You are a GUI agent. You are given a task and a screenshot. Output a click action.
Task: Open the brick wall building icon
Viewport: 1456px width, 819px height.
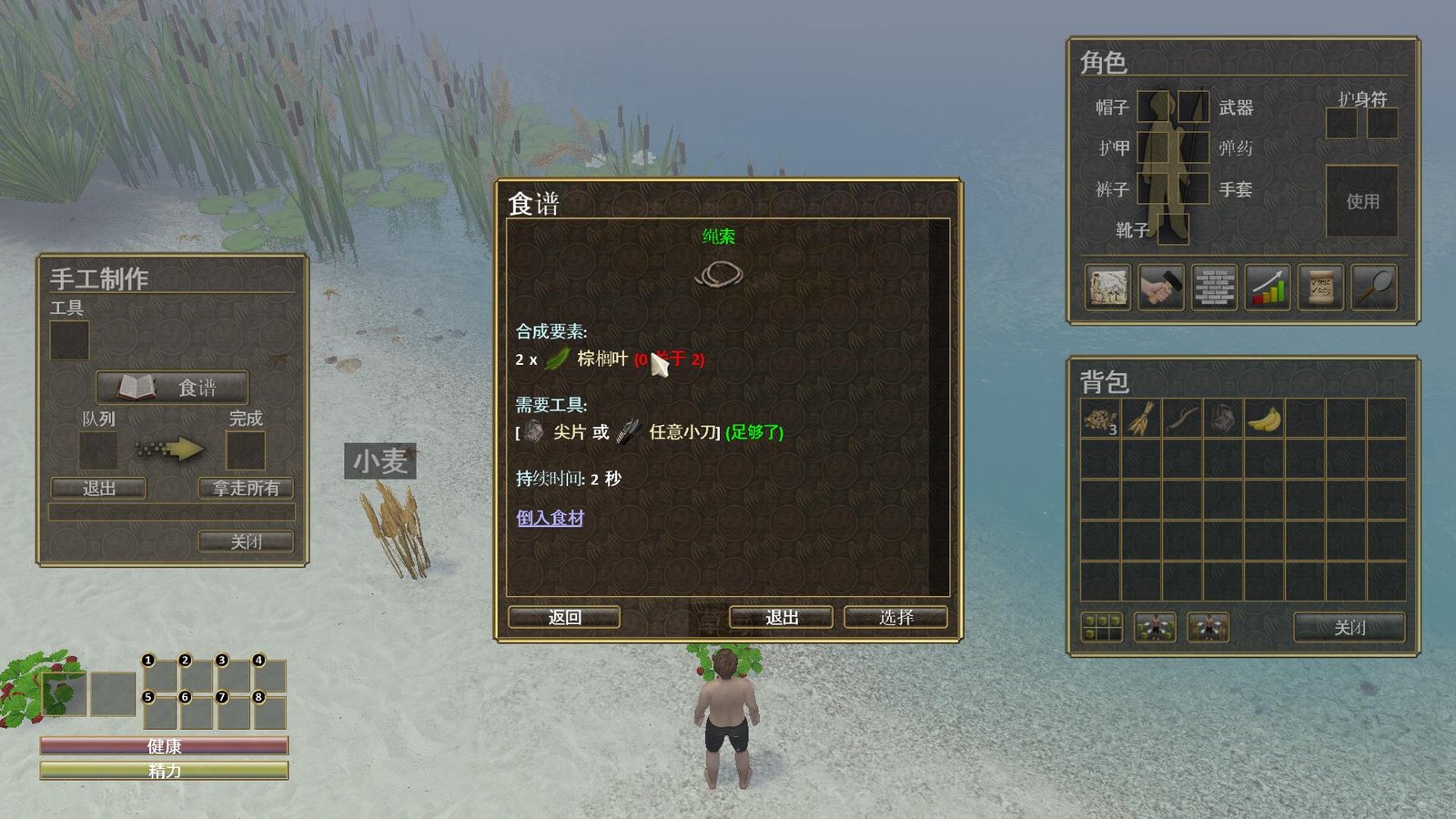(1213, 288)
